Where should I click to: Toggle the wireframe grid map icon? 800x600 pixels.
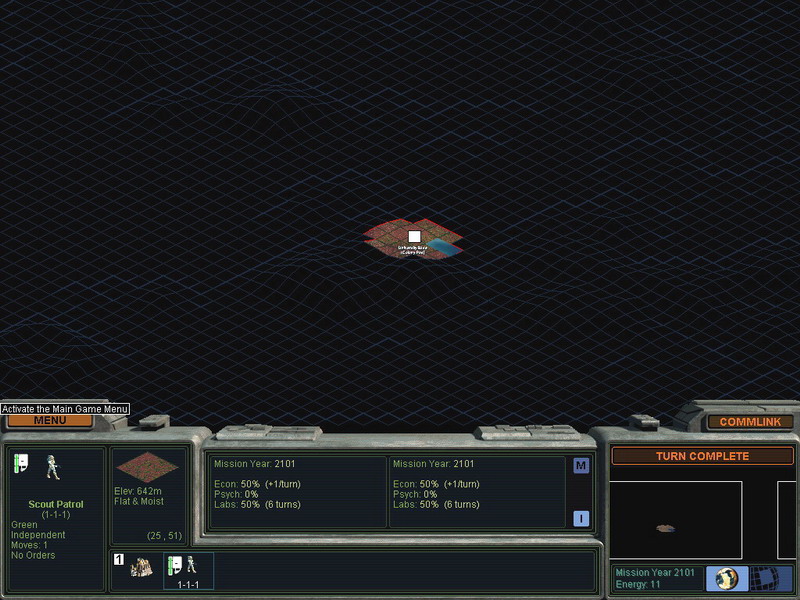[764, 579]
